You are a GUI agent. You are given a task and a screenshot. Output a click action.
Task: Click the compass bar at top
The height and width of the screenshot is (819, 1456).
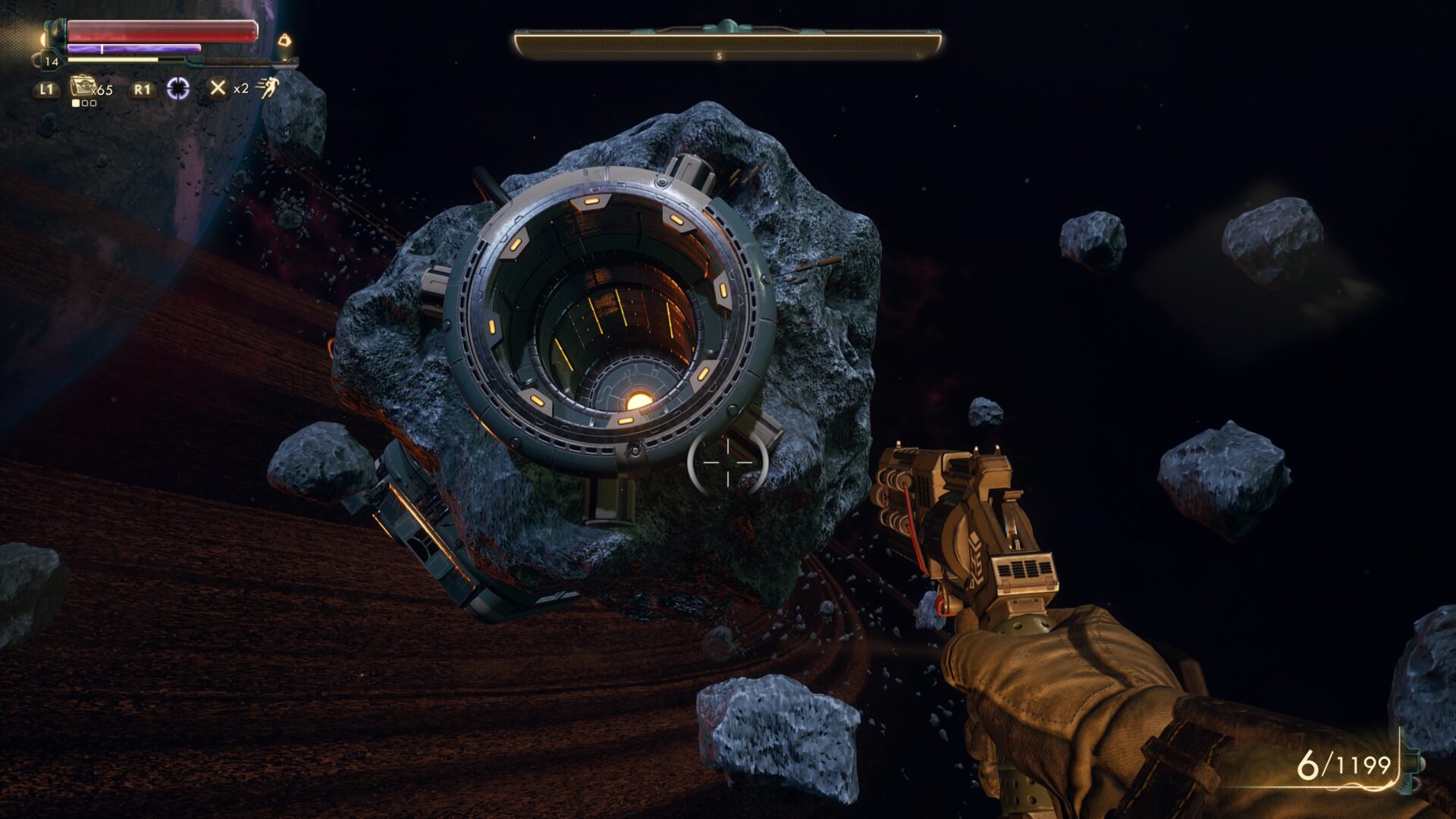[x=727, y=45]
